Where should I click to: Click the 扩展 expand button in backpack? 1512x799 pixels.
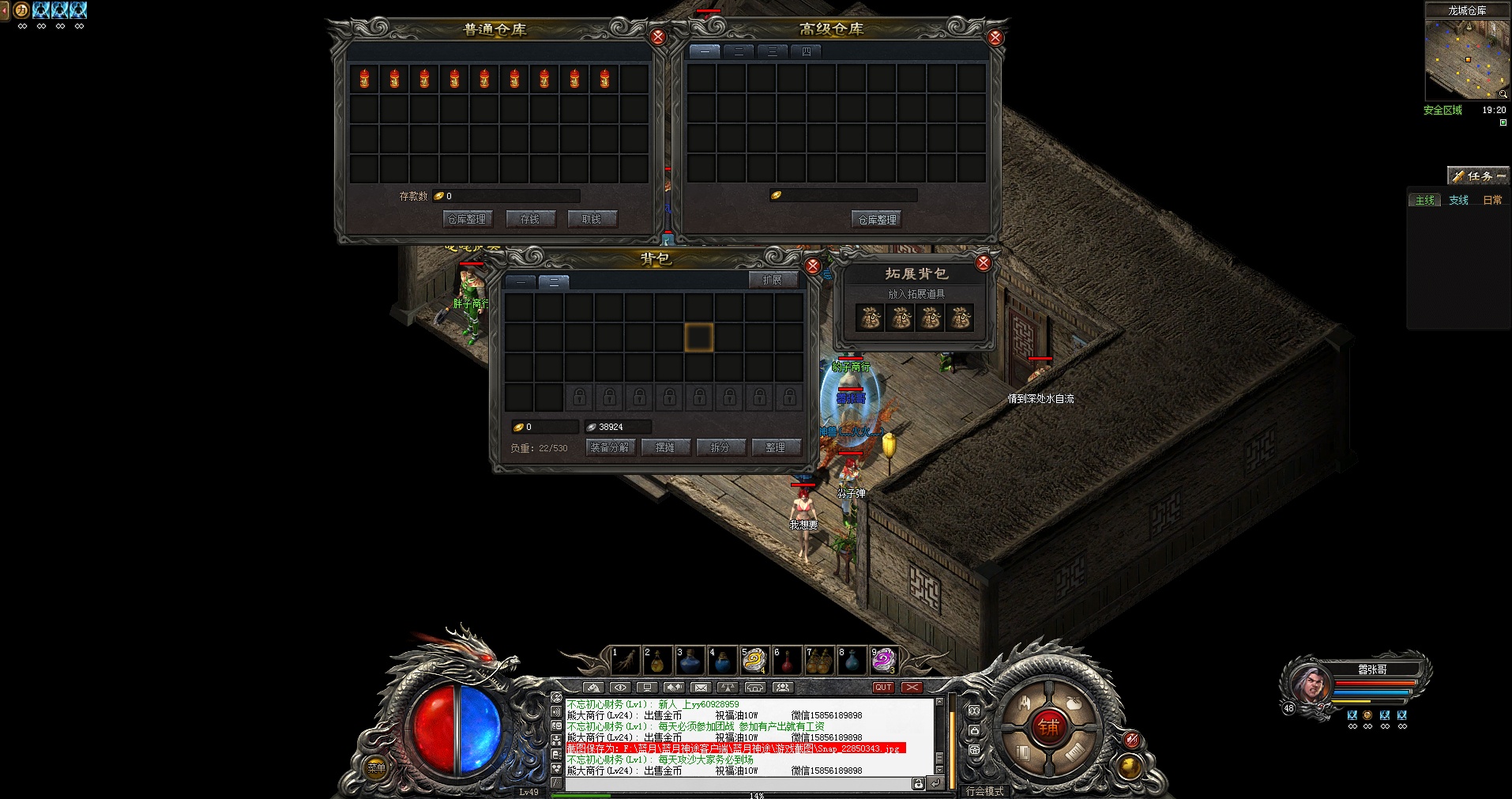click(x=772, y=280)
